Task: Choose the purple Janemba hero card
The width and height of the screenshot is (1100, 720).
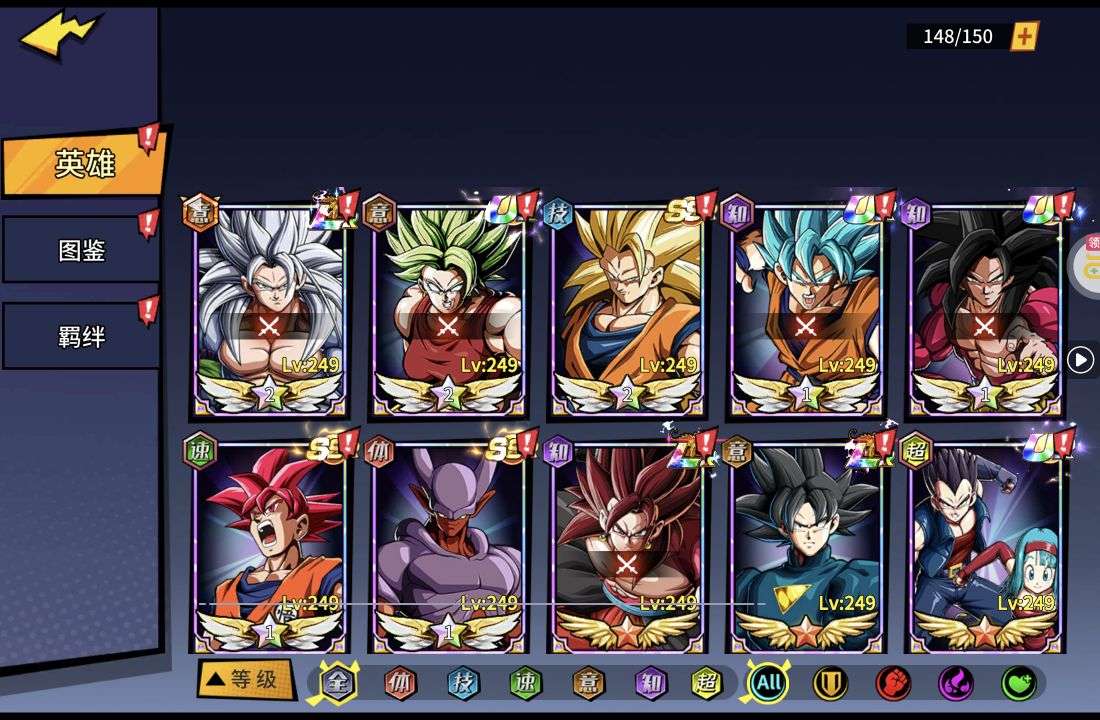Action: (447, 545)
